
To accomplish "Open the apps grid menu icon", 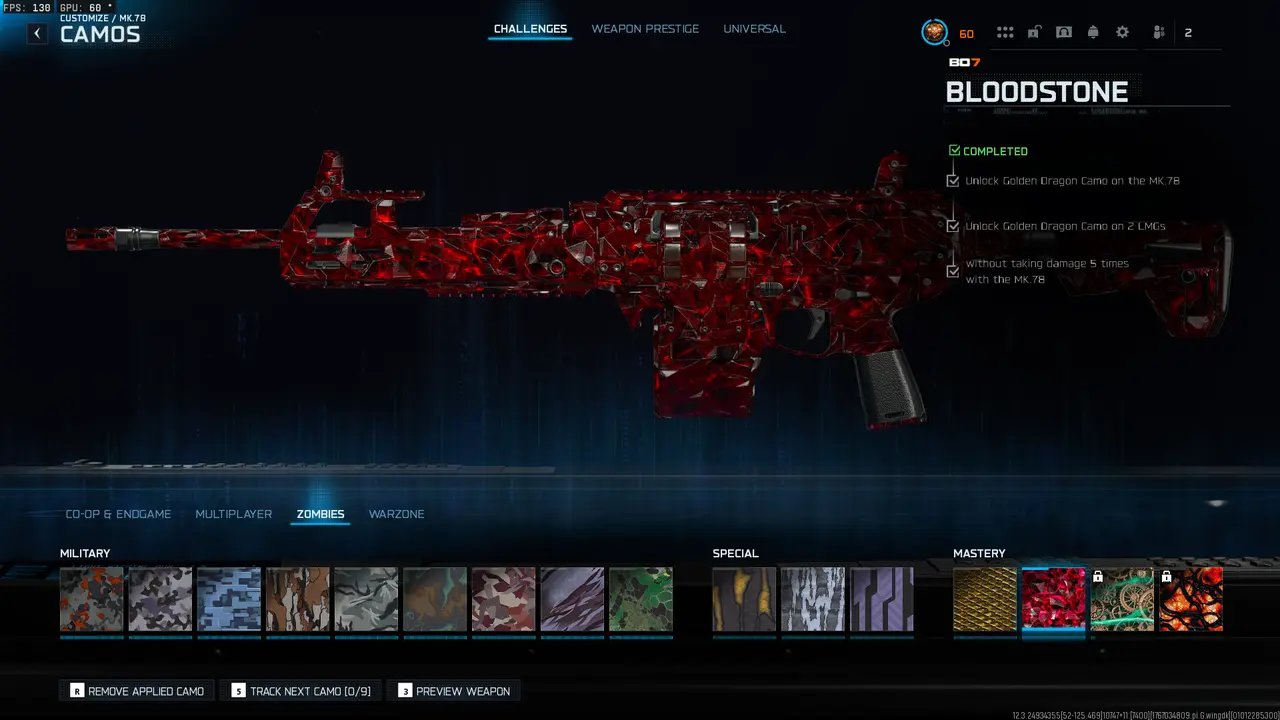I will (x=1005, y=32).
